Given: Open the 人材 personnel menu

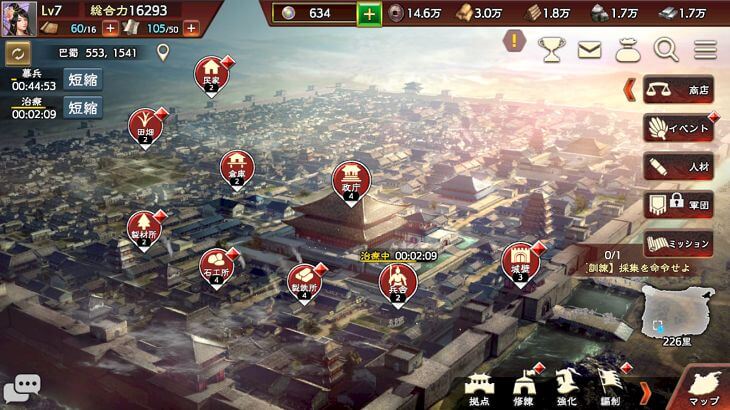Looking at the screenshot, I should click(x=678, y=166).
